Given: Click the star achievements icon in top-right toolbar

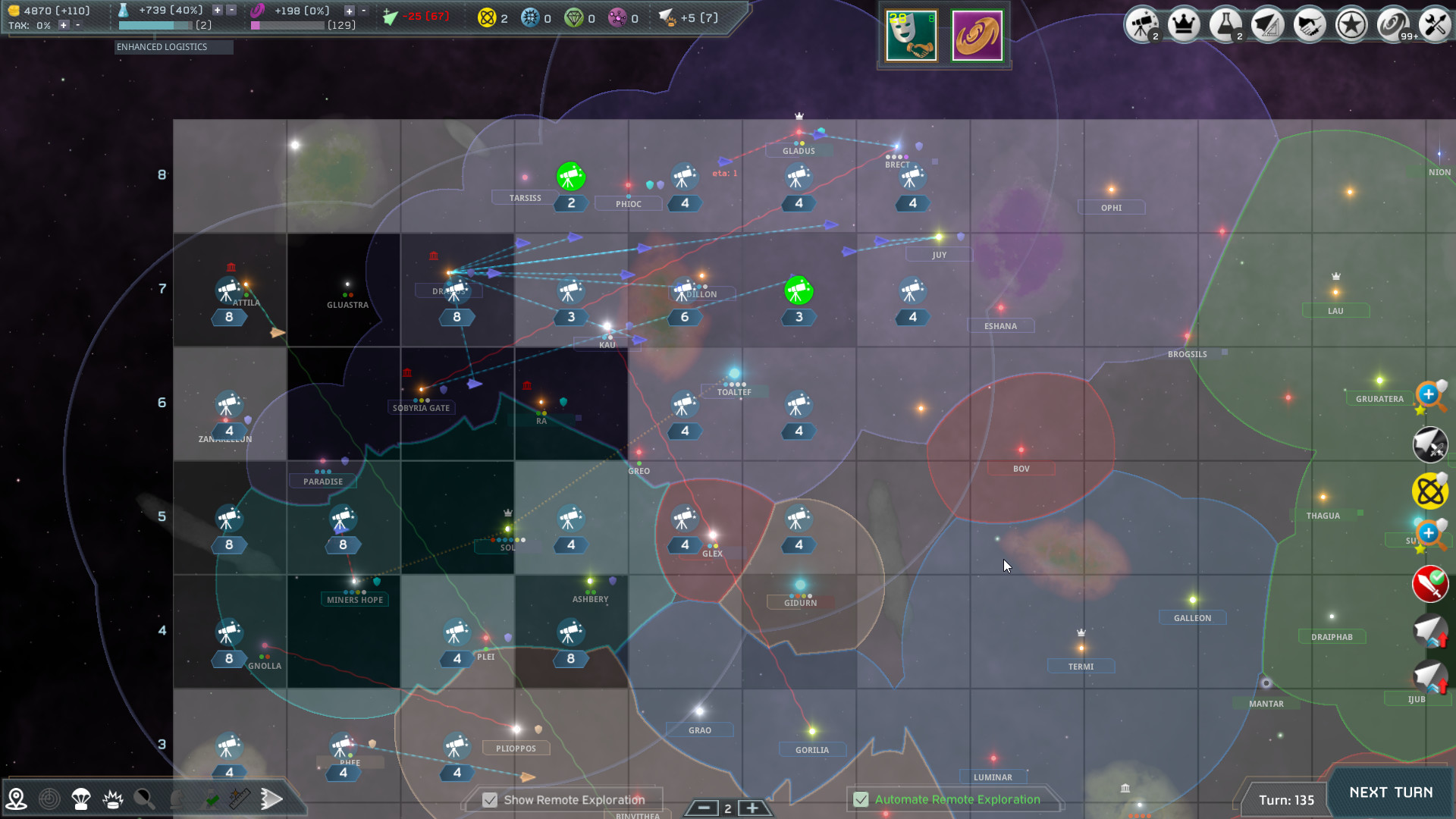Looking at the screenshot, I should click(x=1351, y=24).
